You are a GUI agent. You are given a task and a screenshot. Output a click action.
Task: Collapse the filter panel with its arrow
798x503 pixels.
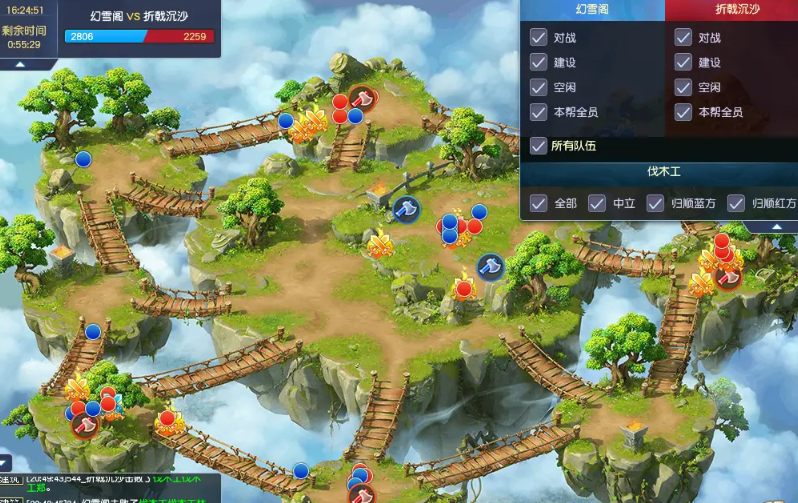(x=776, y=227)
